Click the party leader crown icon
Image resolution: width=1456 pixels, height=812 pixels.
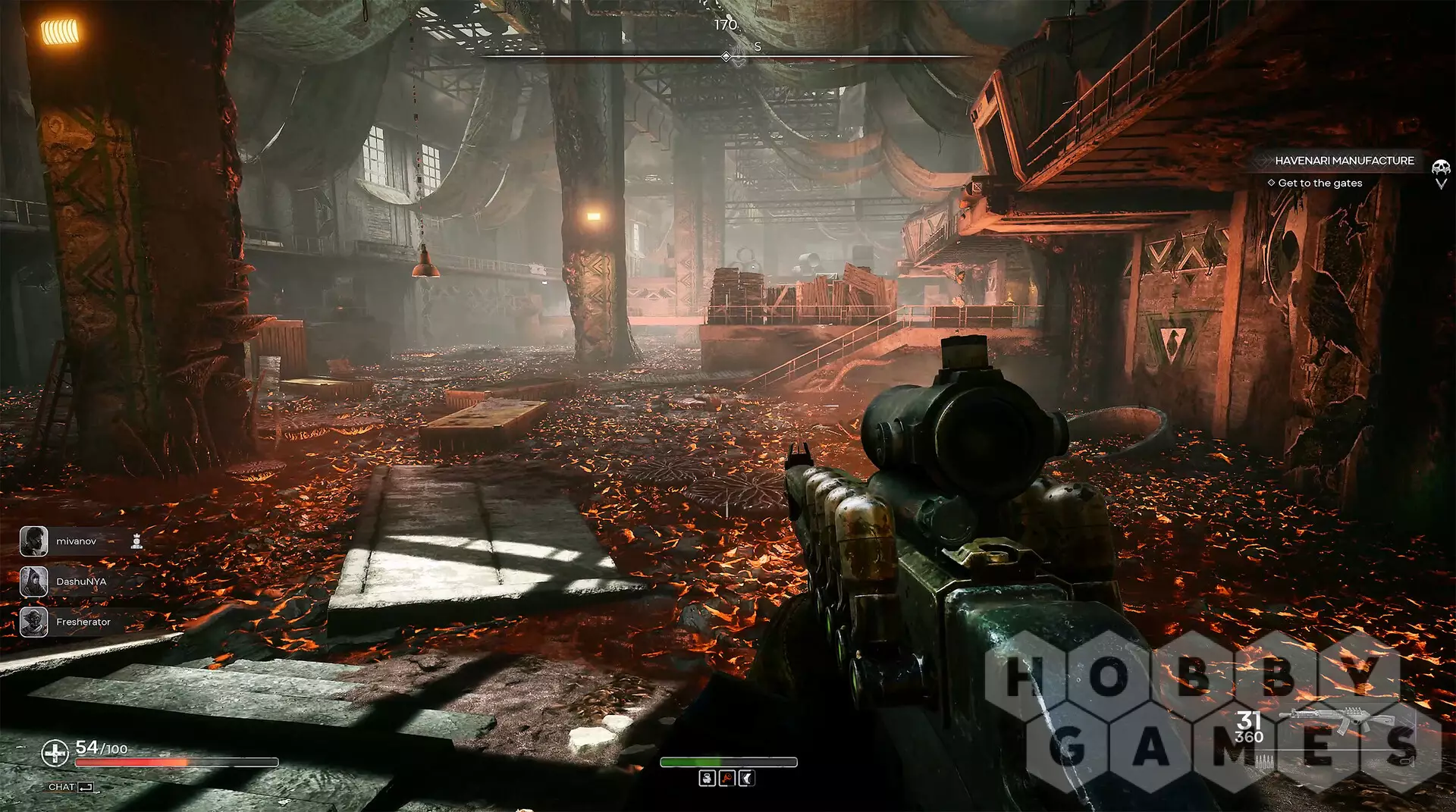(x=136, y=541)
